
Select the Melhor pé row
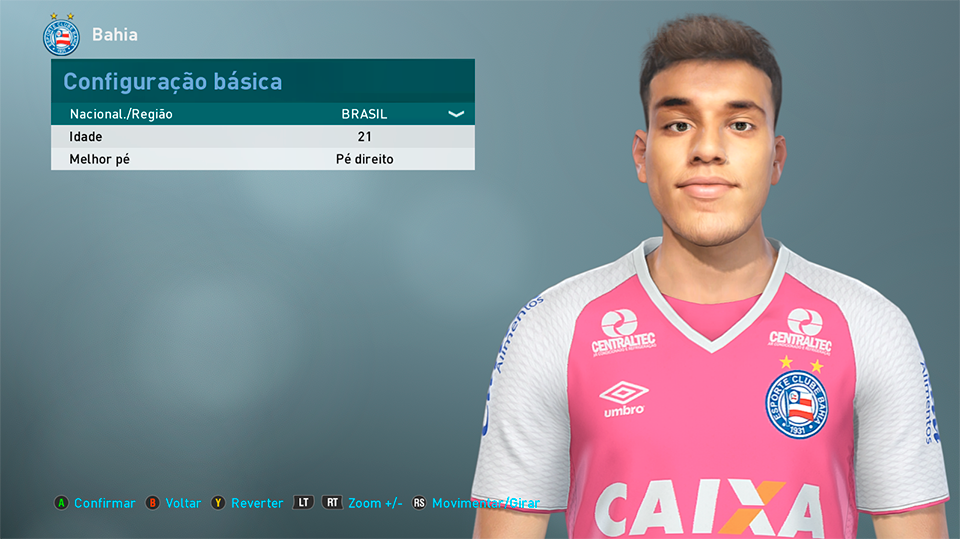pyautogui.click(x=262, y=159)
